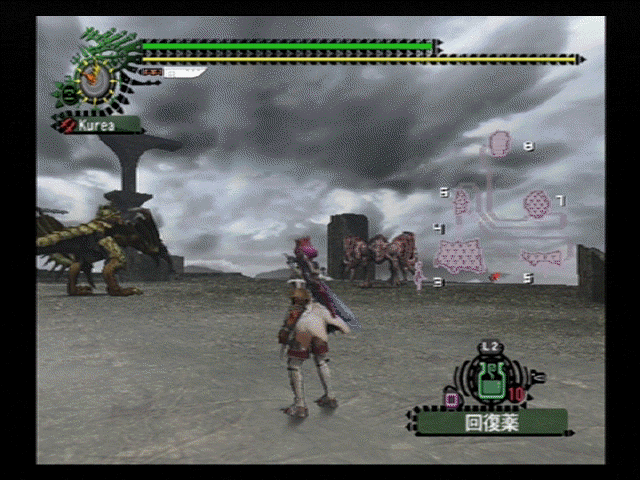Select the Kurea player name tag
This screenshot has width=640, height=480.
coord(98,126)
